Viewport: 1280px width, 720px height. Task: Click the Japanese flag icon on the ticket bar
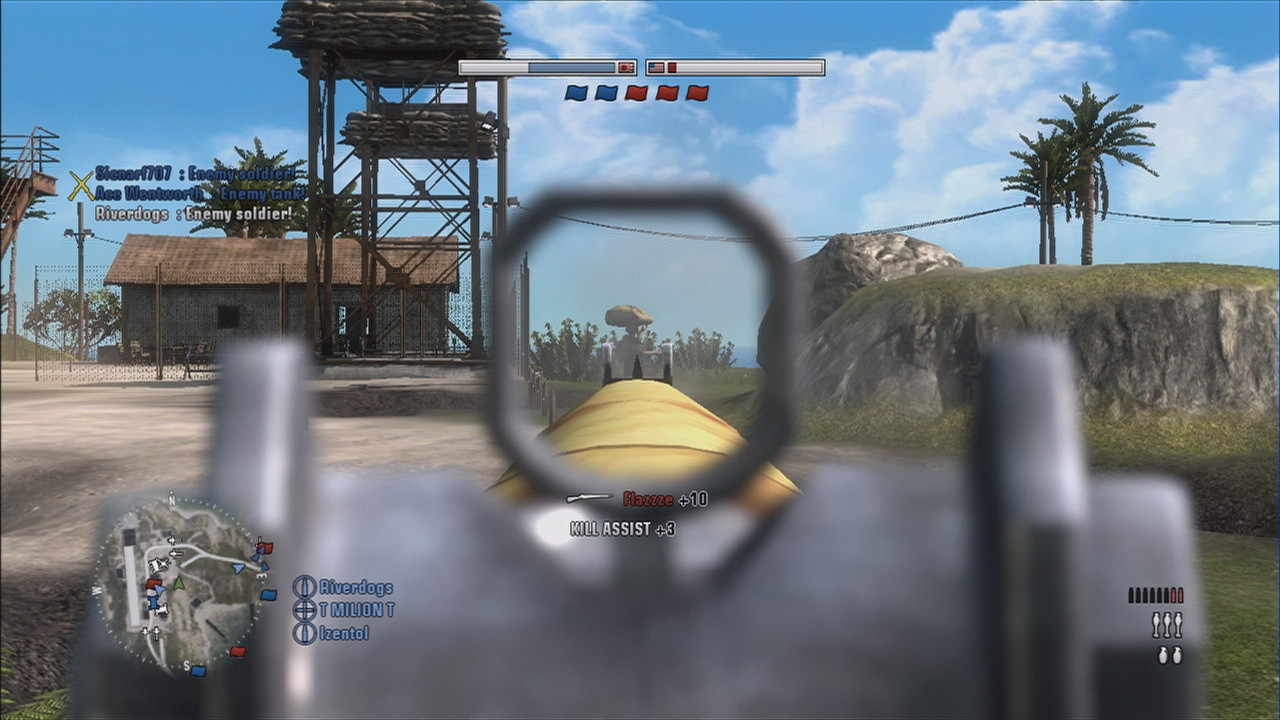[625, 67]
